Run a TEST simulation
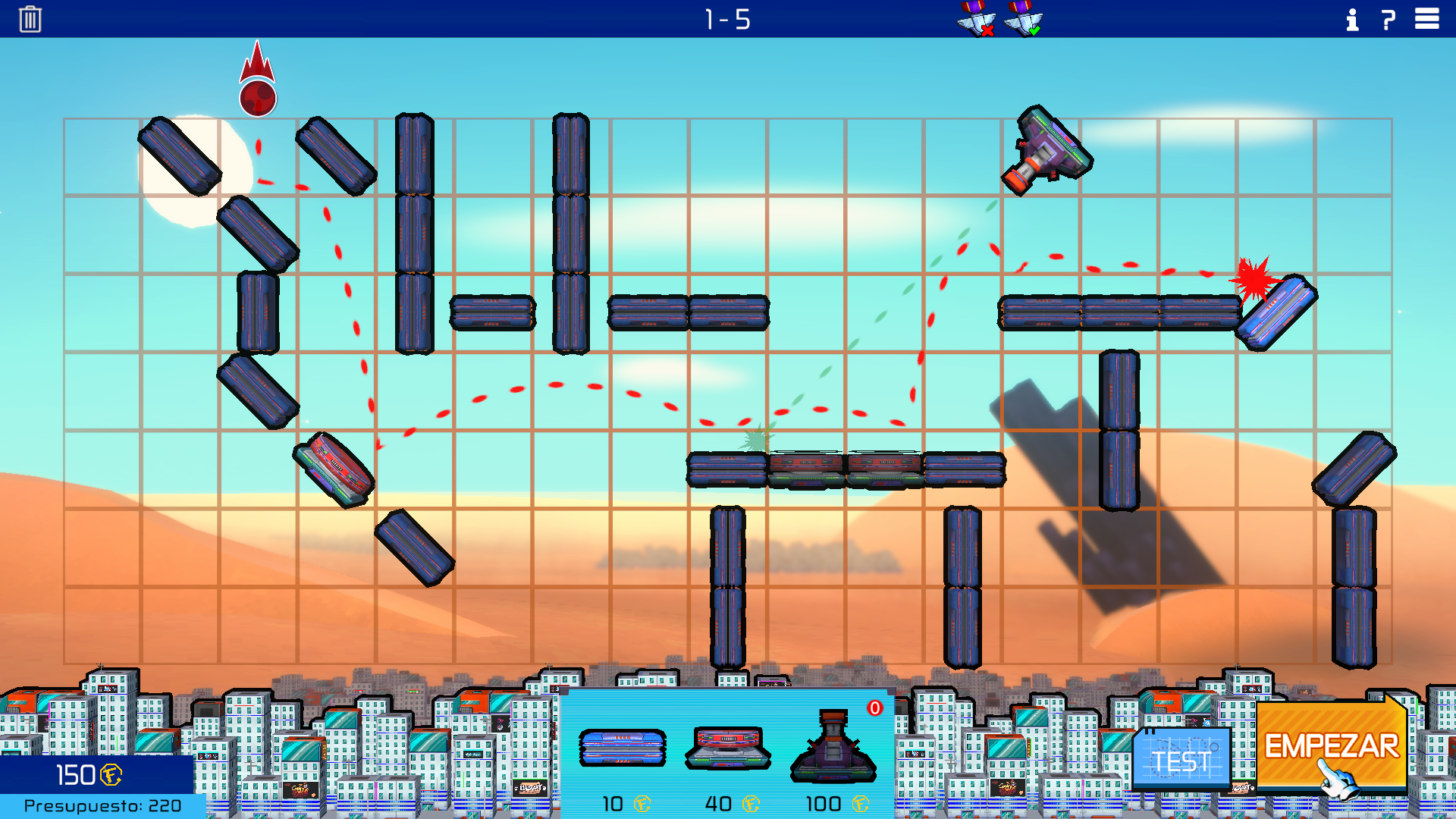This screenshot has height=819, width=1456. tap(1181, 759)
